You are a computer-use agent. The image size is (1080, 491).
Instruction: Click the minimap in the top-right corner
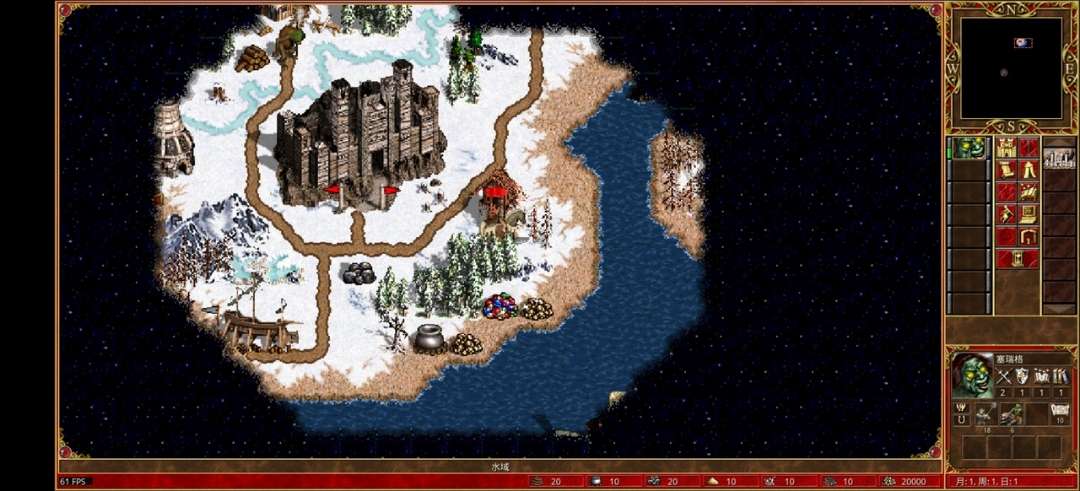1011,67
